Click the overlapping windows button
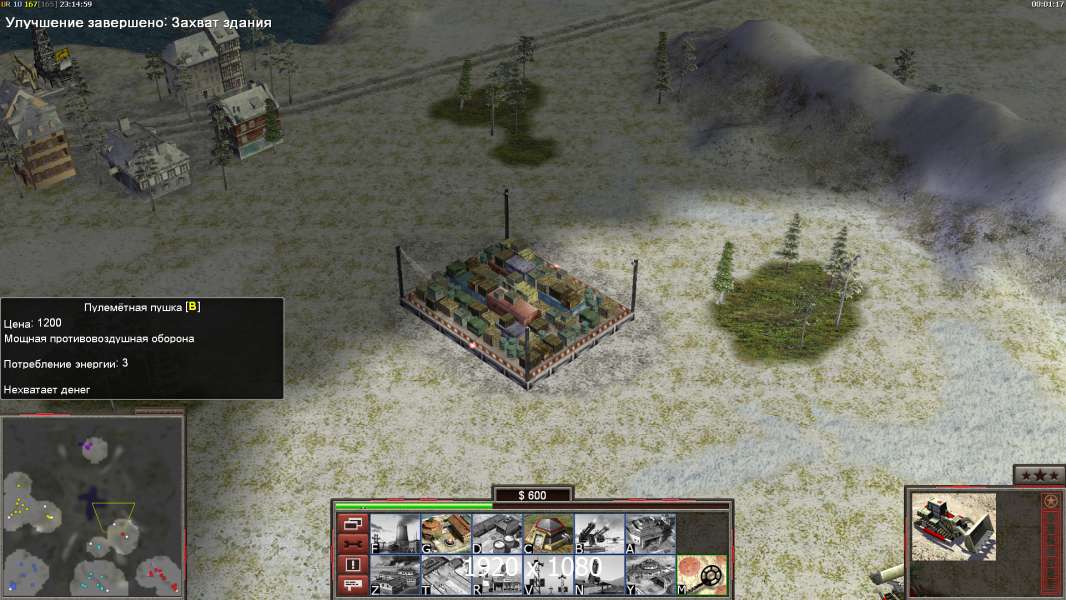 point(352,523)
